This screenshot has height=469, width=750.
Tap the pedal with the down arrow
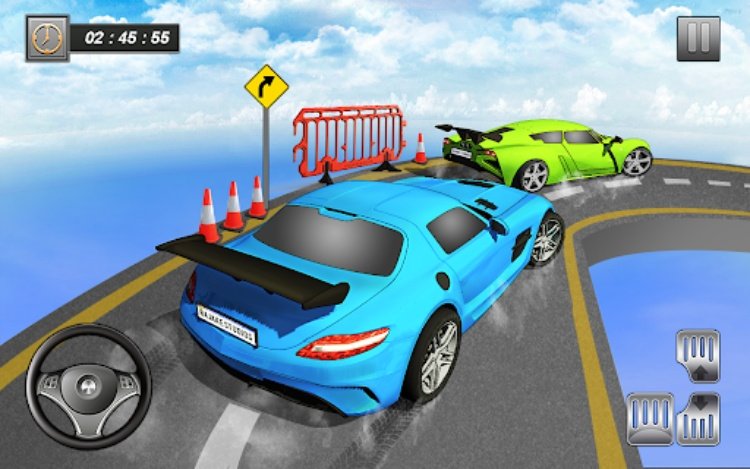[x=697, y=418]
